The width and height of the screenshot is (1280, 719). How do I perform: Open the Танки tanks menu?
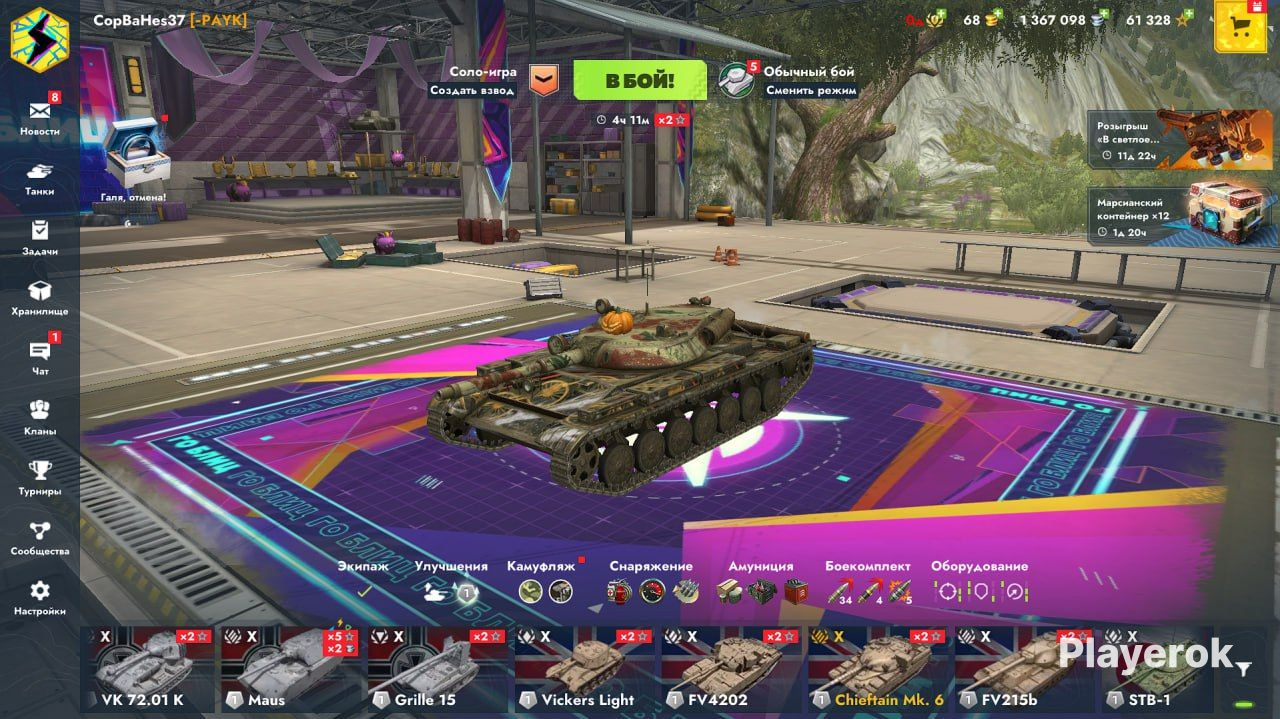pyautogui.click(x=40, y=177)
